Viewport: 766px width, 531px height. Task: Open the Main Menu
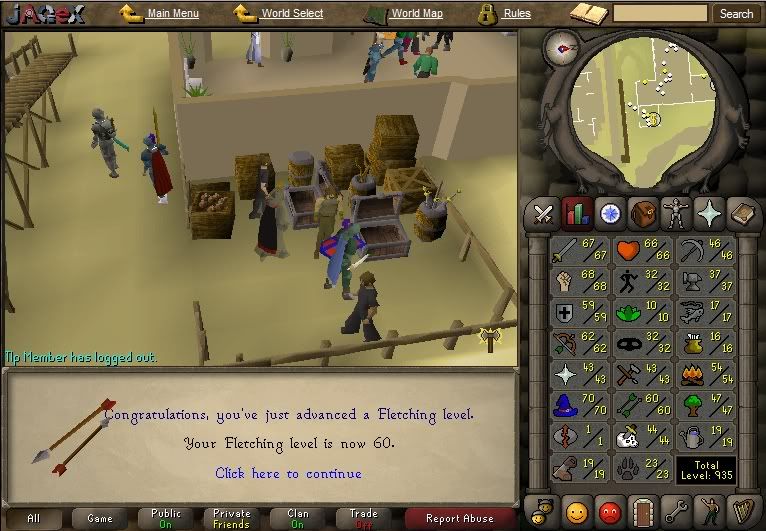[172, 14]
